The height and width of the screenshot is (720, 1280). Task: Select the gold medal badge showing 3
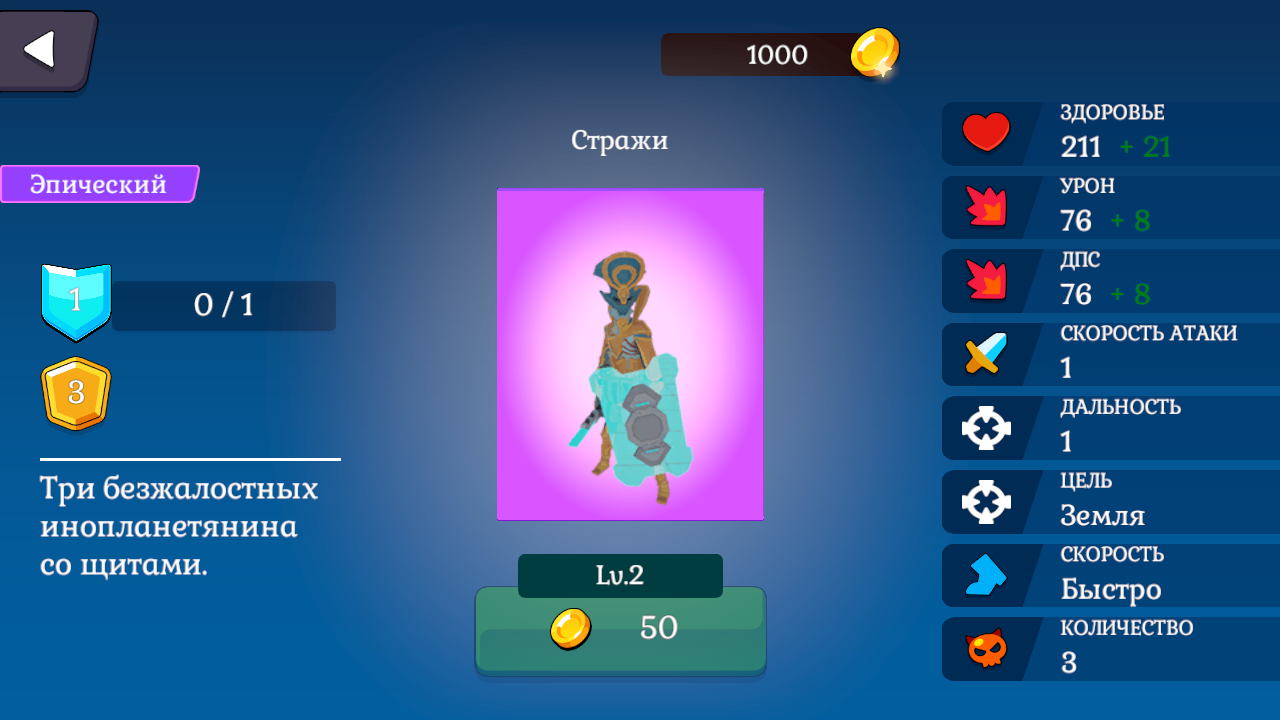pos(76,394)
